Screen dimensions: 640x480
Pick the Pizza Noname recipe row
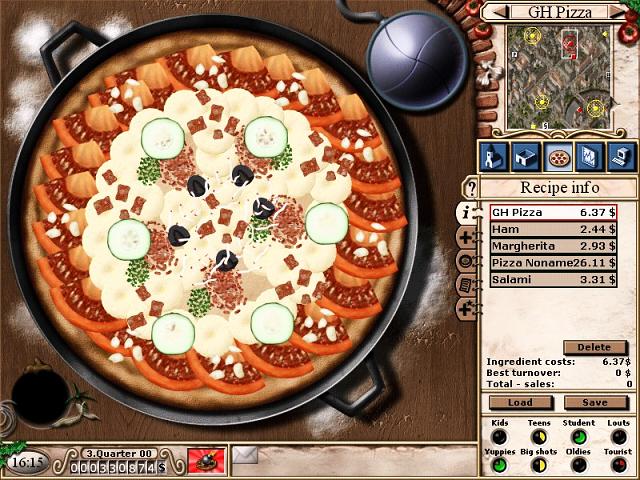pyautogui.click(x=552, y=263)
